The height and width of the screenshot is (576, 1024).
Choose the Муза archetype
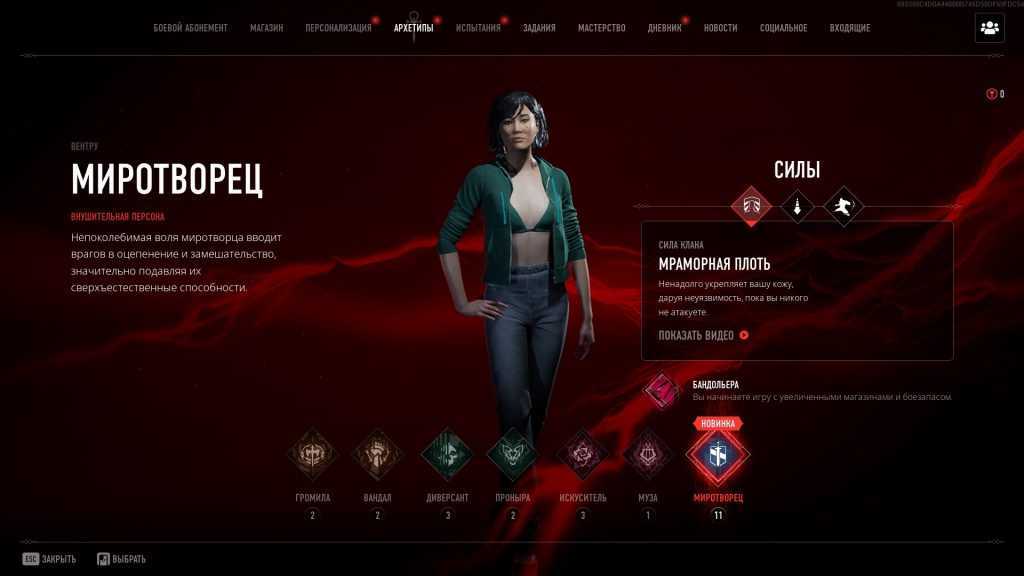tap(648, 455)
